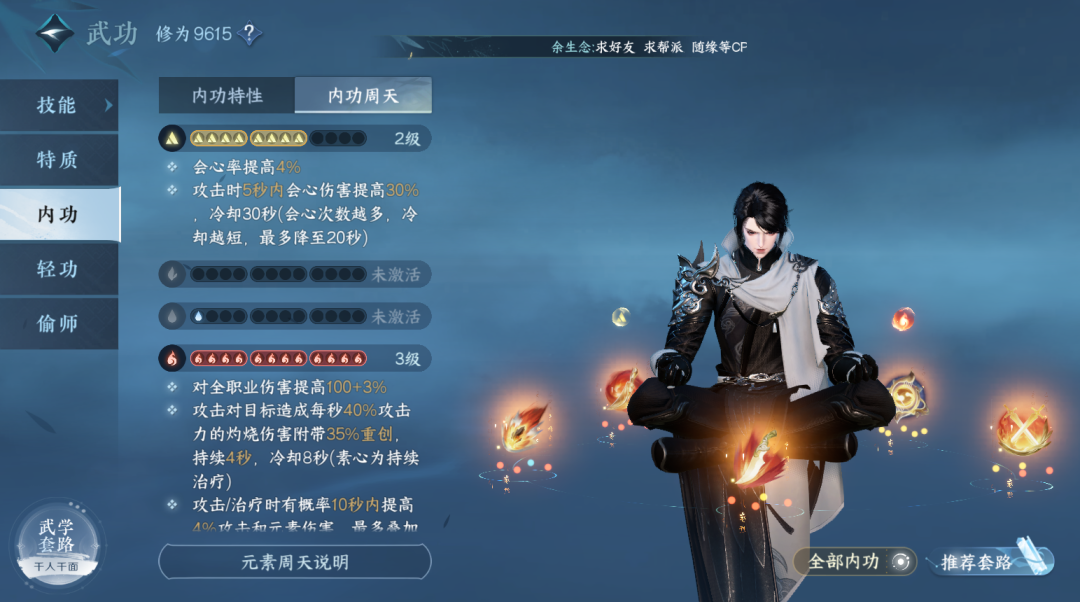Select the gold element 2级 row
Image resolution: width=1080 pixels, height=602 pixels.
coord(295,138)
